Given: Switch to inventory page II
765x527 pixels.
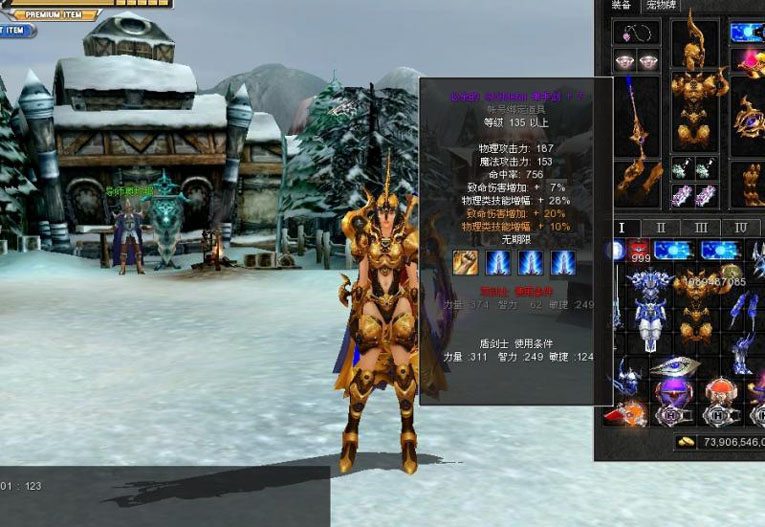Looking at the screenshot, I should click(661, 228).
